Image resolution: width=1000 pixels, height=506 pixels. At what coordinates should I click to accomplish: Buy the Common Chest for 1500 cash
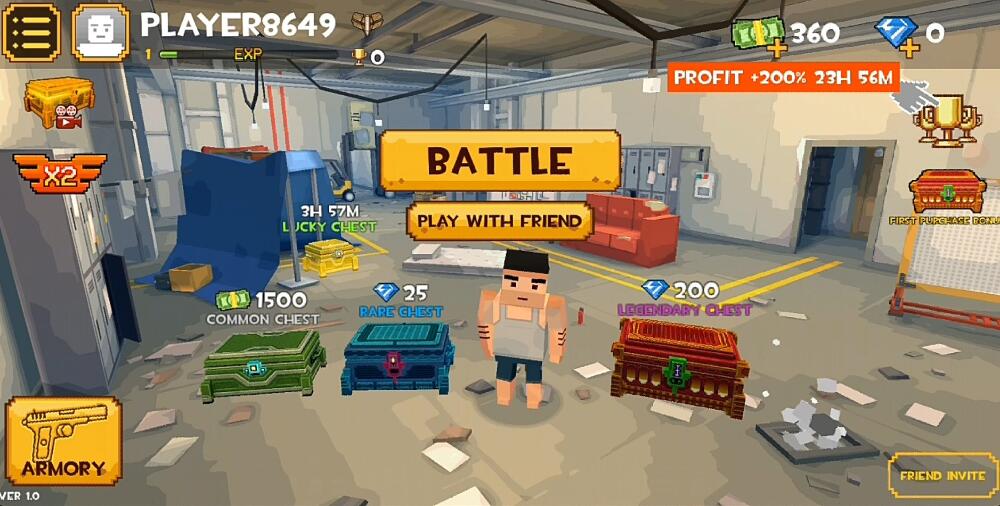[x=262, y=365]
